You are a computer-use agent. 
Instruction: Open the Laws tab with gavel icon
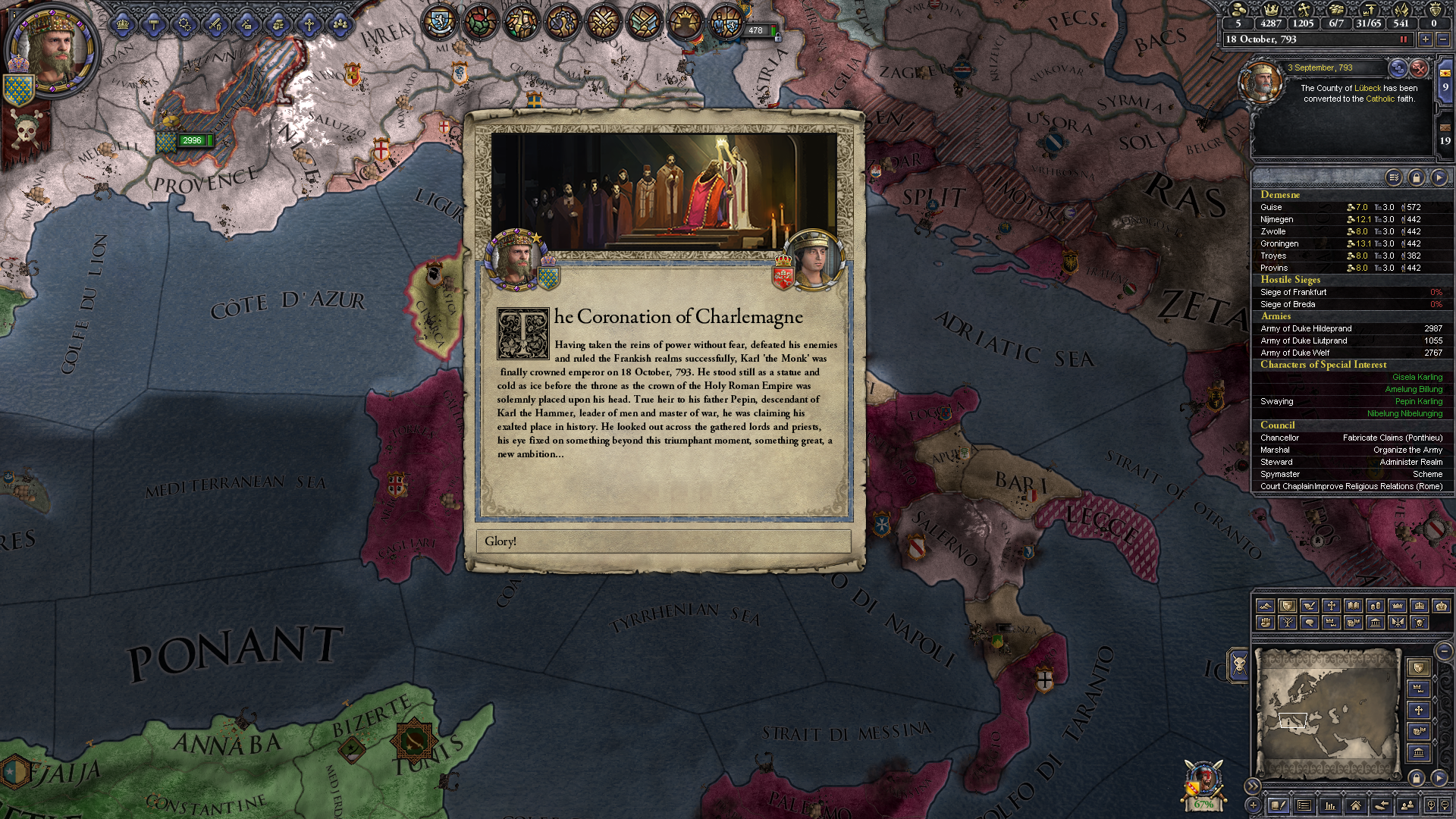(x=153, y=25)
